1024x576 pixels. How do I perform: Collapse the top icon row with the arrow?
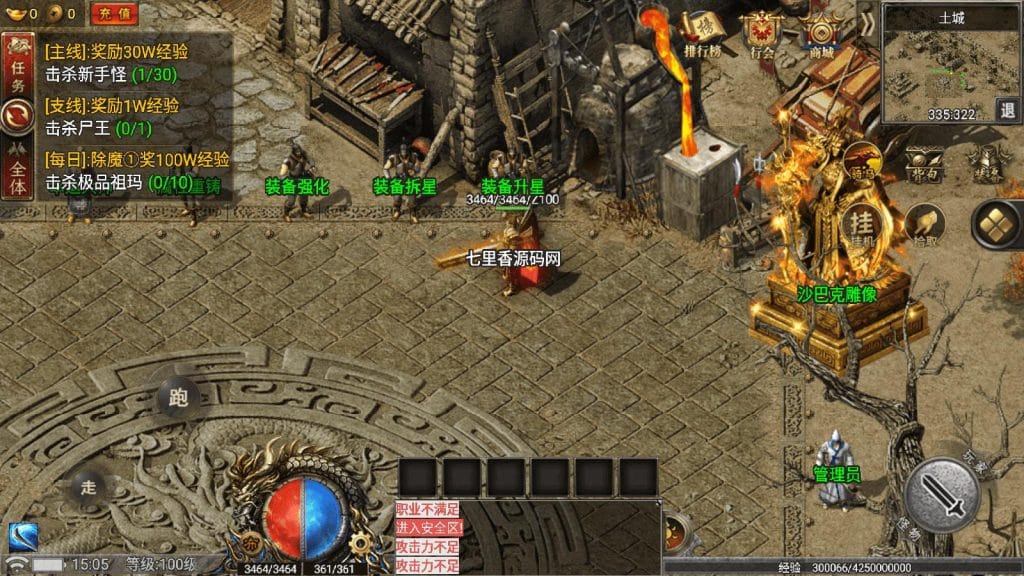[867, 24]
